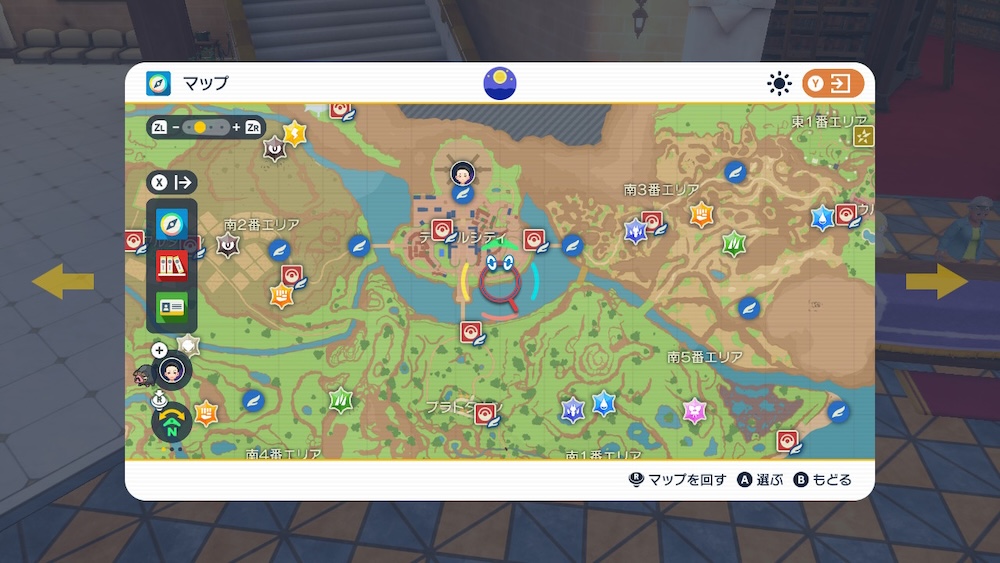Select the Pokémon Center marker below the city
Image resolution: width=1000 pixels, height=563 pixels.
click(x=470, y=332)
